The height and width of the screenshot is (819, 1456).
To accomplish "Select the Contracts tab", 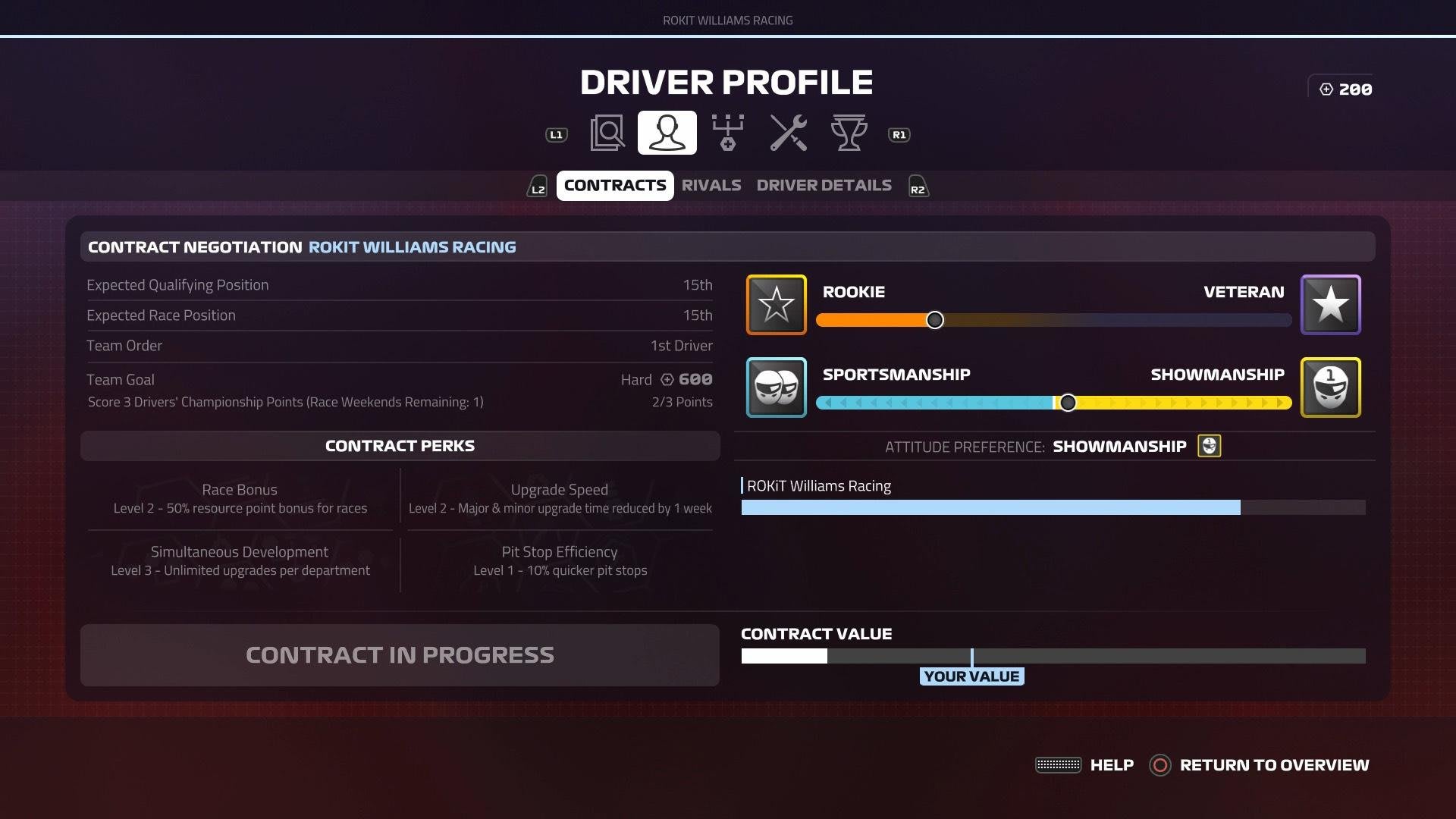I will click(x=615, y=186).
